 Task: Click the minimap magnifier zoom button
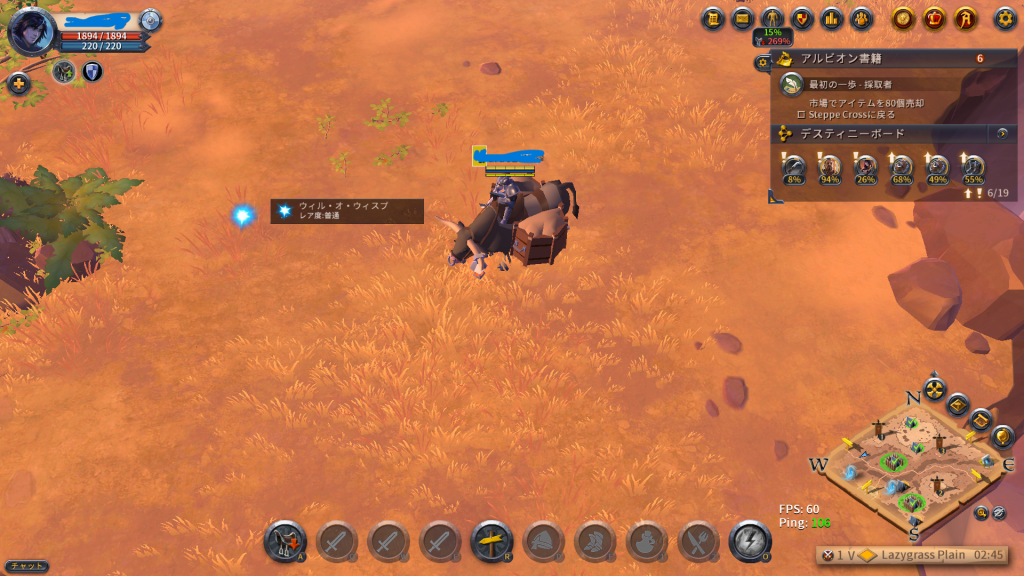[981, 513]
